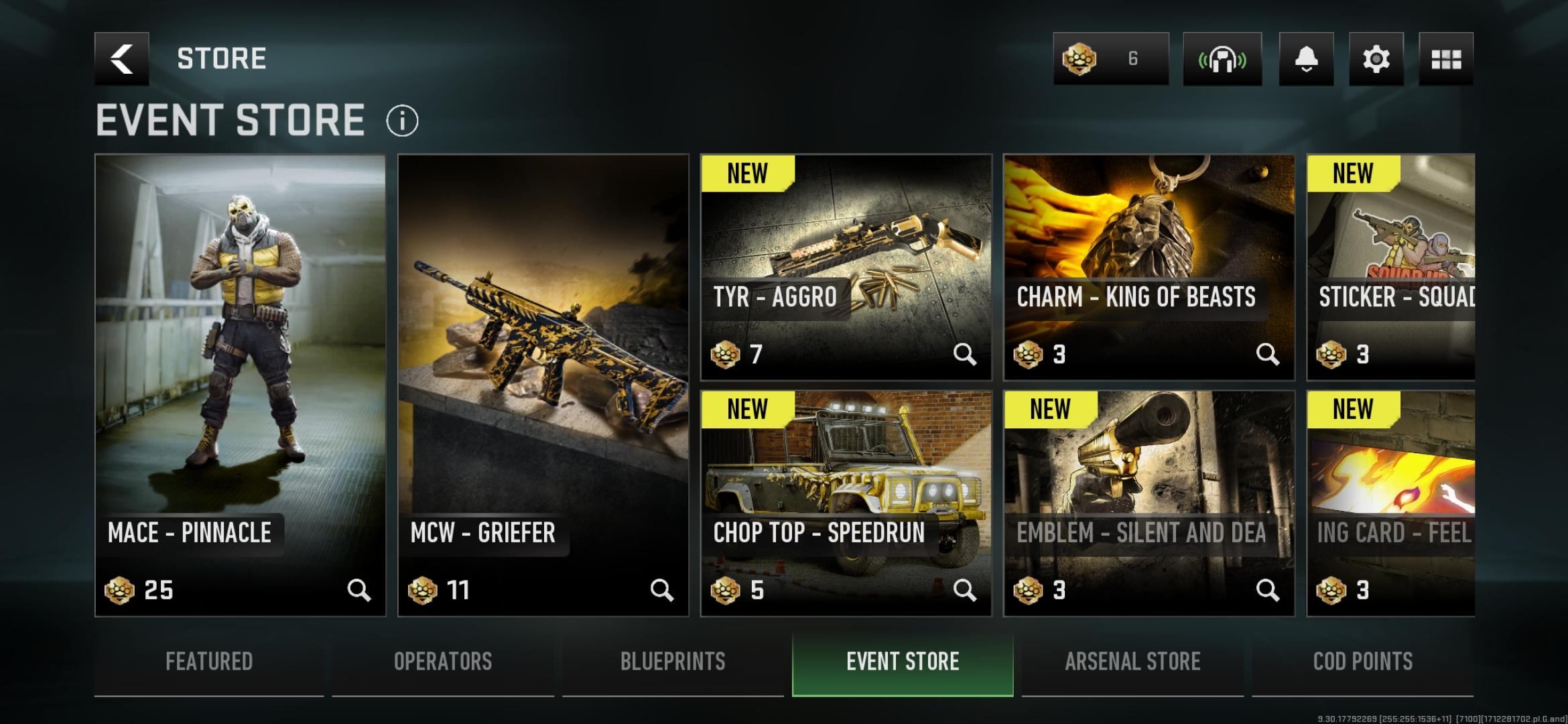This screenshot has height=724, width=1568.
Task: Open the COD Points tab
Action: 1363,662
